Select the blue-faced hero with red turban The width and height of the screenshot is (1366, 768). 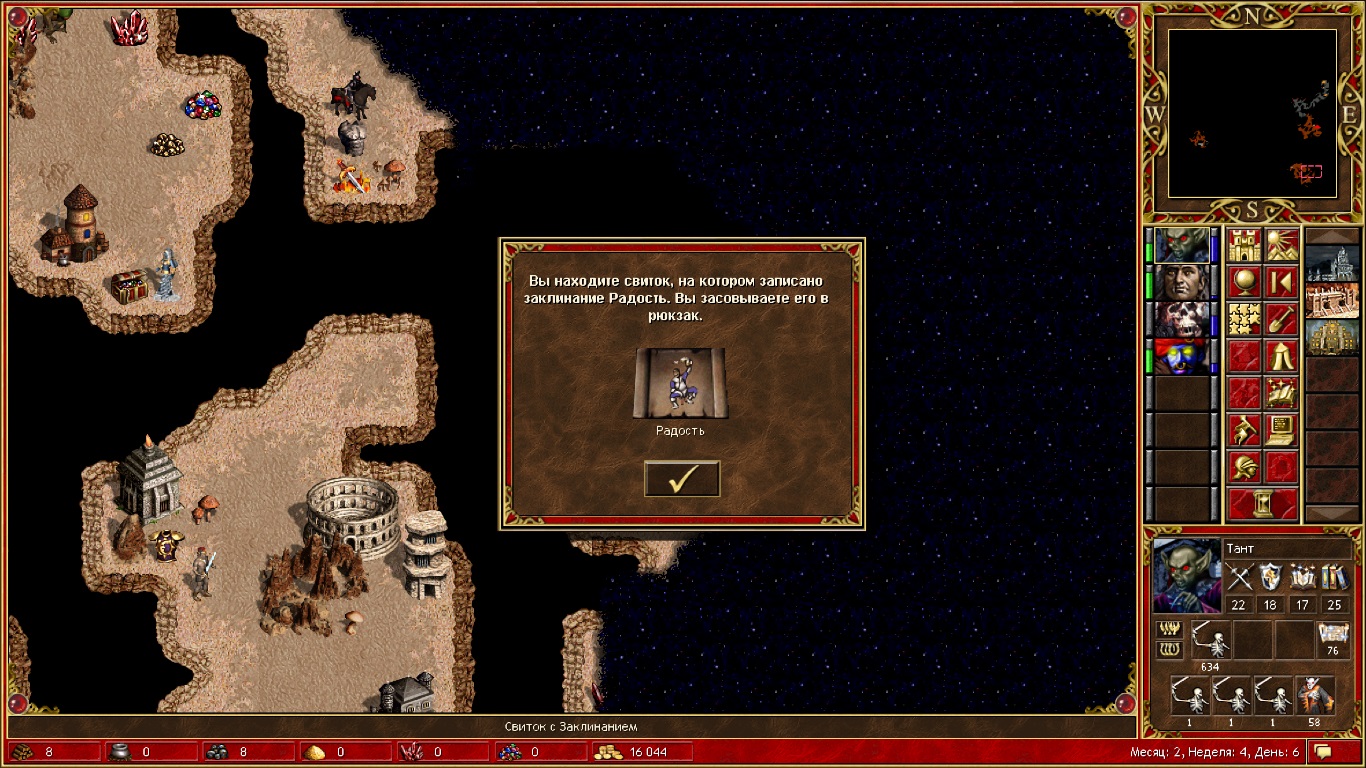point(1182,357)
